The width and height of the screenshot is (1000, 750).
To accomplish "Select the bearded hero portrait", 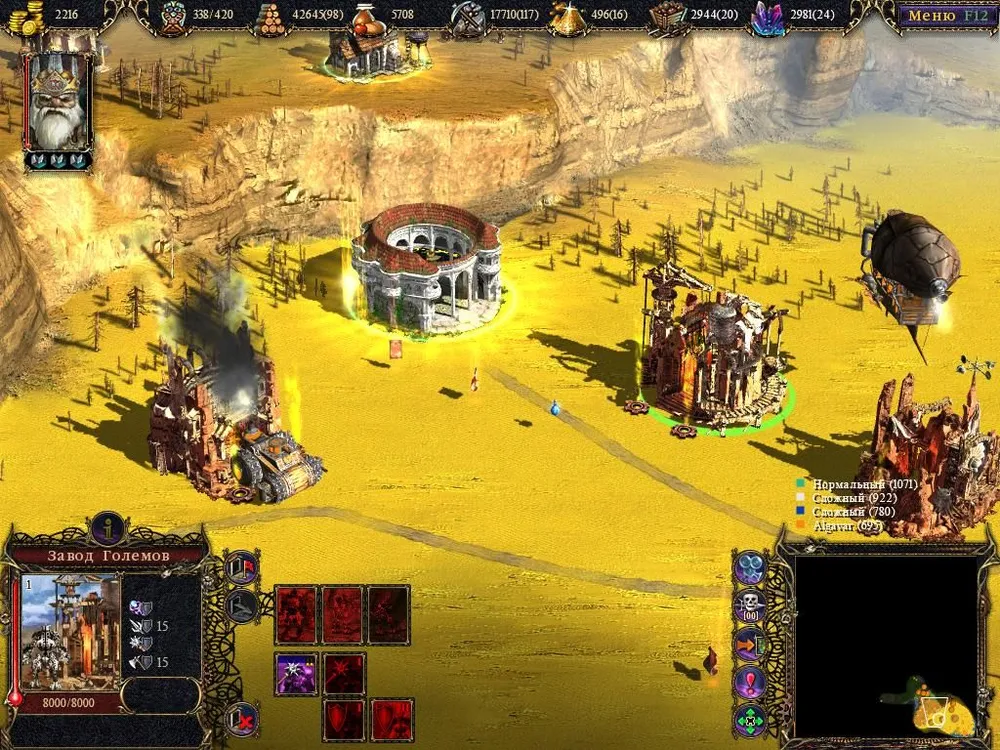I will coord(59,102).
